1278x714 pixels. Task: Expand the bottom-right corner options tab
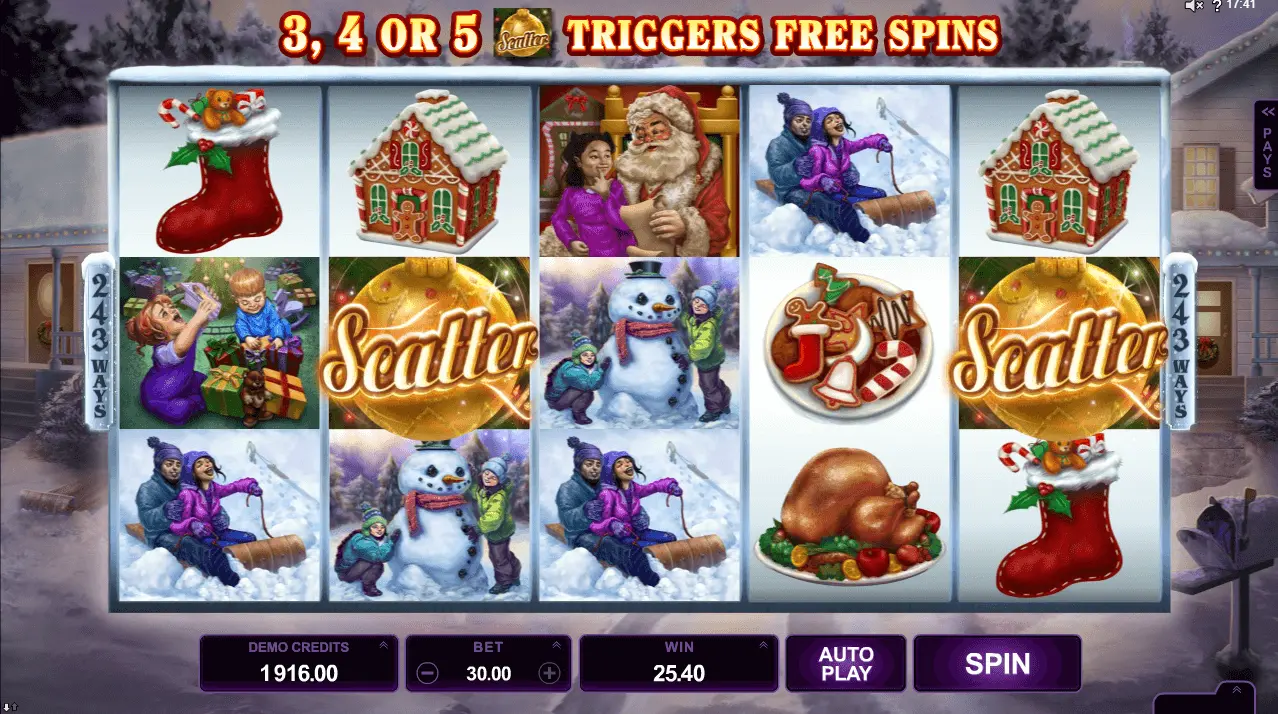[1236, 691]
